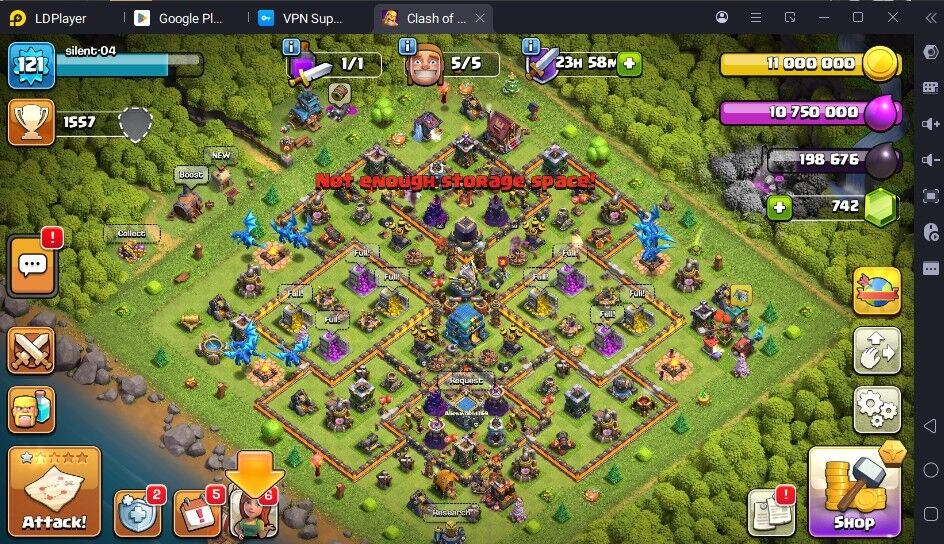Open the Attack! map button
This screenshot has height=544, width=944.
tap(54, 491)
